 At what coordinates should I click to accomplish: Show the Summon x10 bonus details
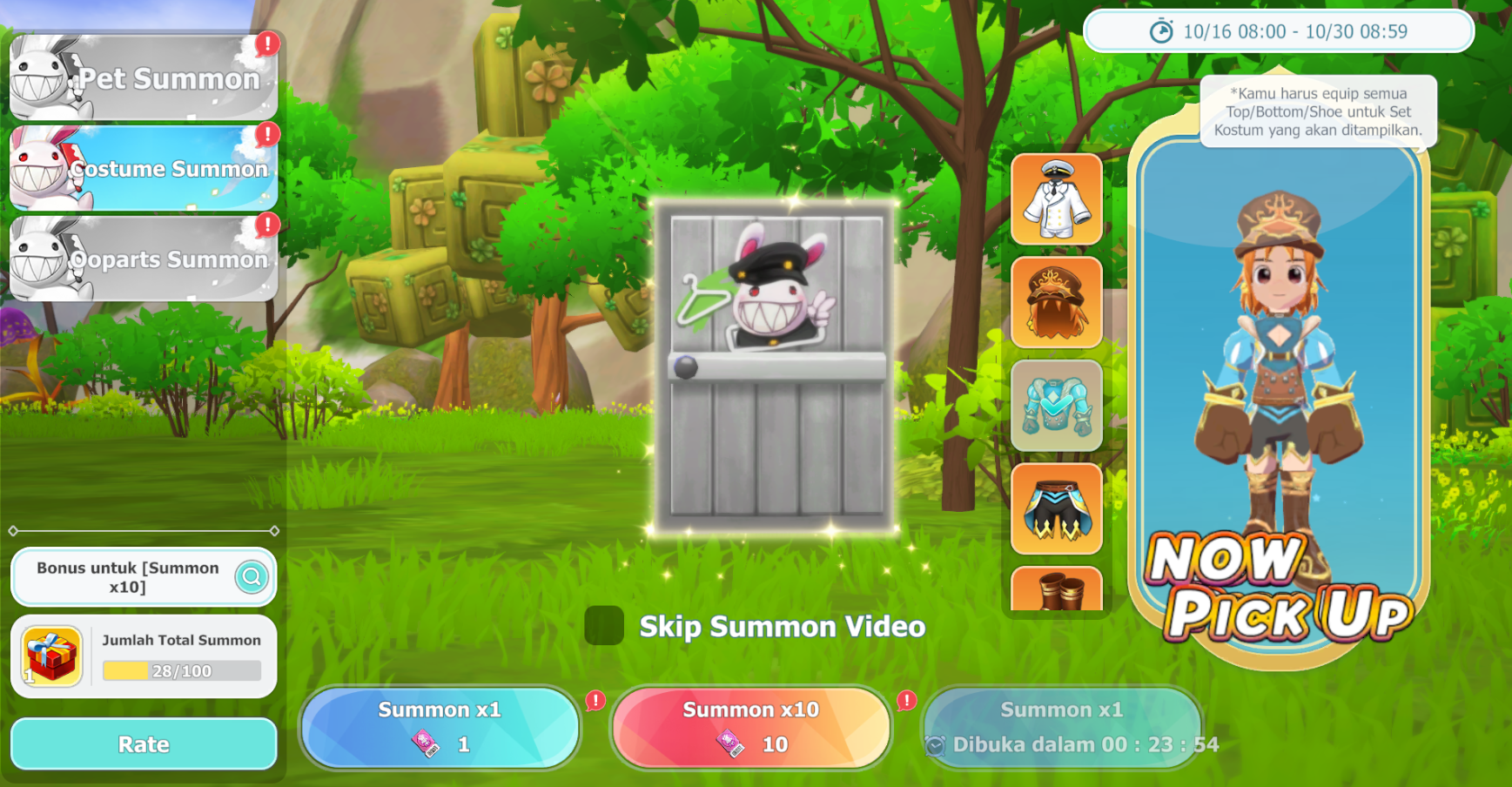252,576
